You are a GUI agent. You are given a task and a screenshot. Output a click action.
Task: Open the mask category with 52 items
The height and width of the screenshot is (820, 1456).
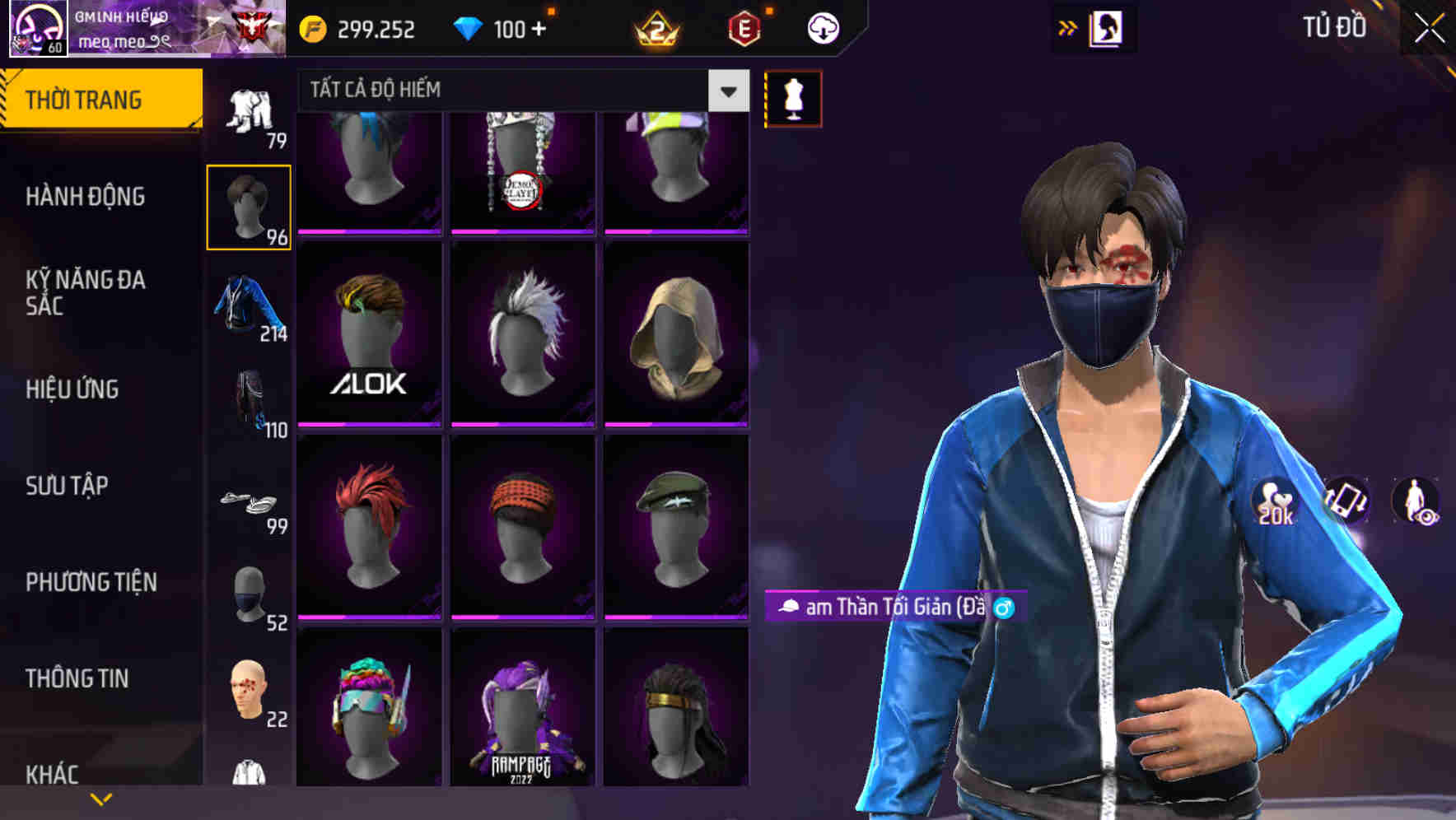[x=250, y=593]
